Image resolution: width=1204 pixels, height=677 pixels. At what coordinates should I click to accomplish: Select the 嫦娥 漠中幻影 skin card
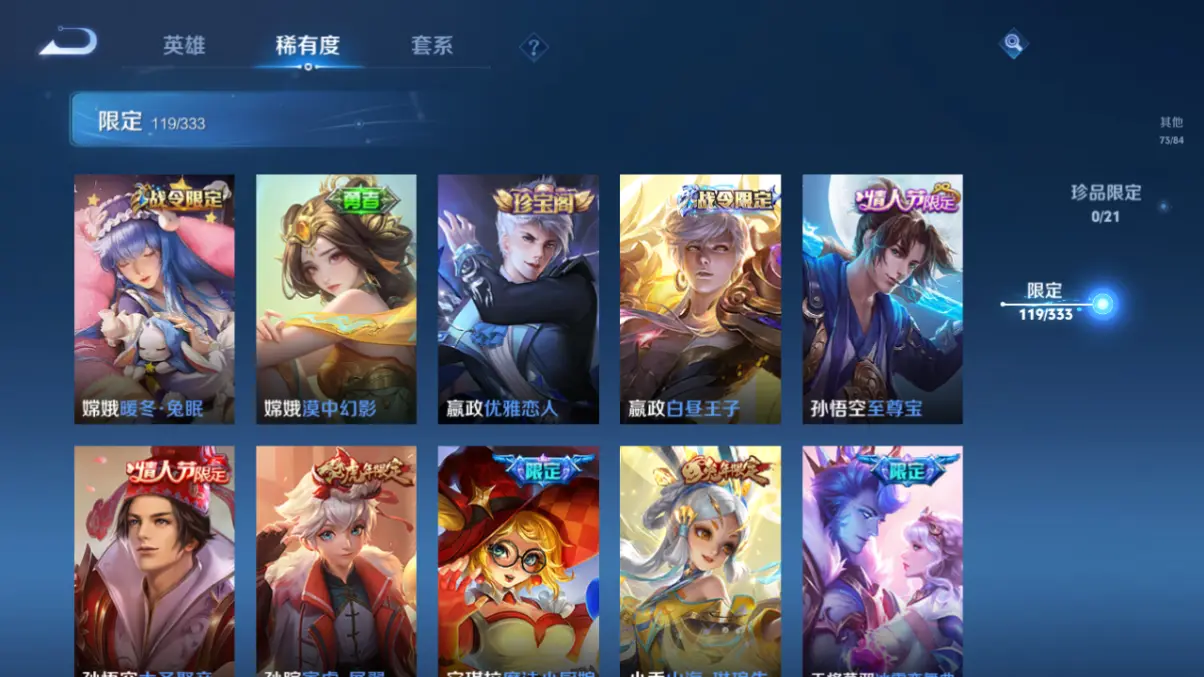tap(336, 299)
